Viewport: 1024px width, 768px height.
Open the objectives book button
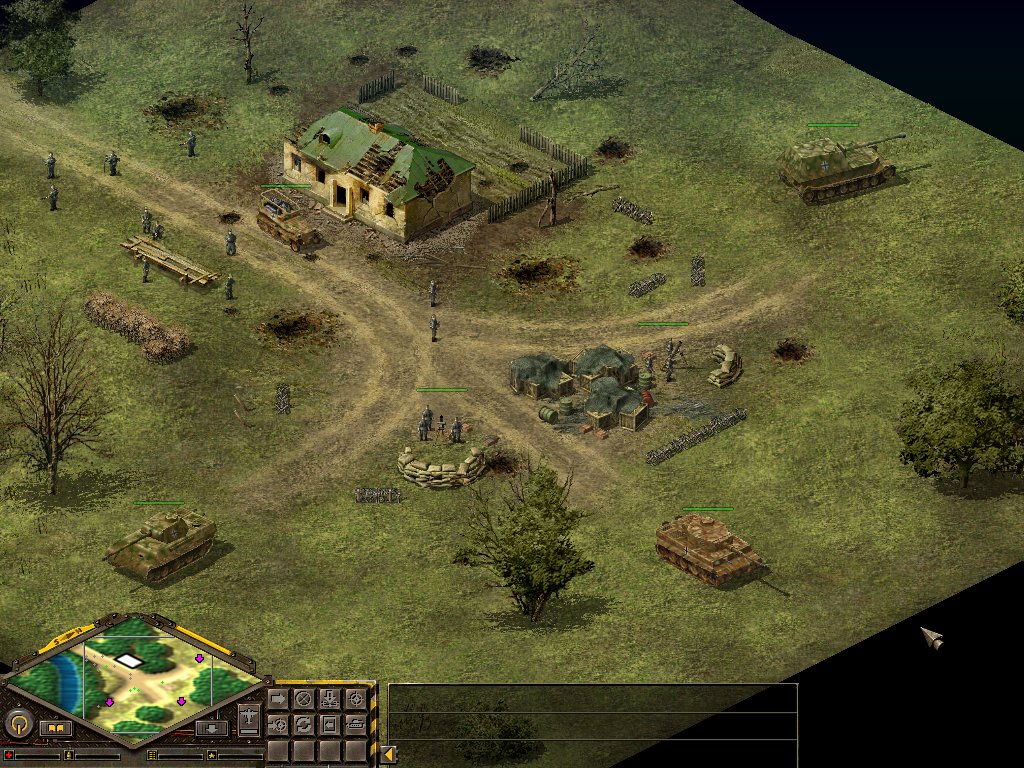click(x=56, y=728)
